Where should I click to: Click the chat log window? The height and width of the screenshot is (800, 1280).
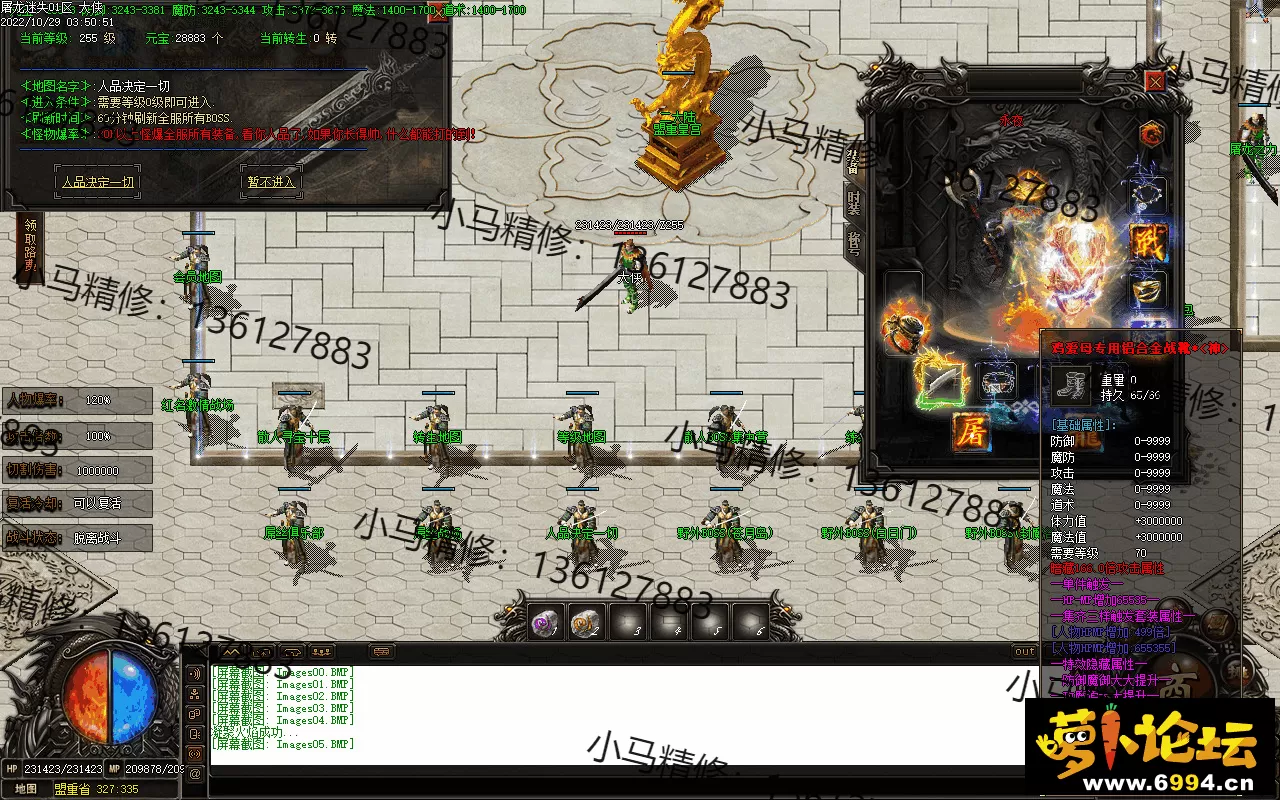pyautogui.click(x=600, y=715)
